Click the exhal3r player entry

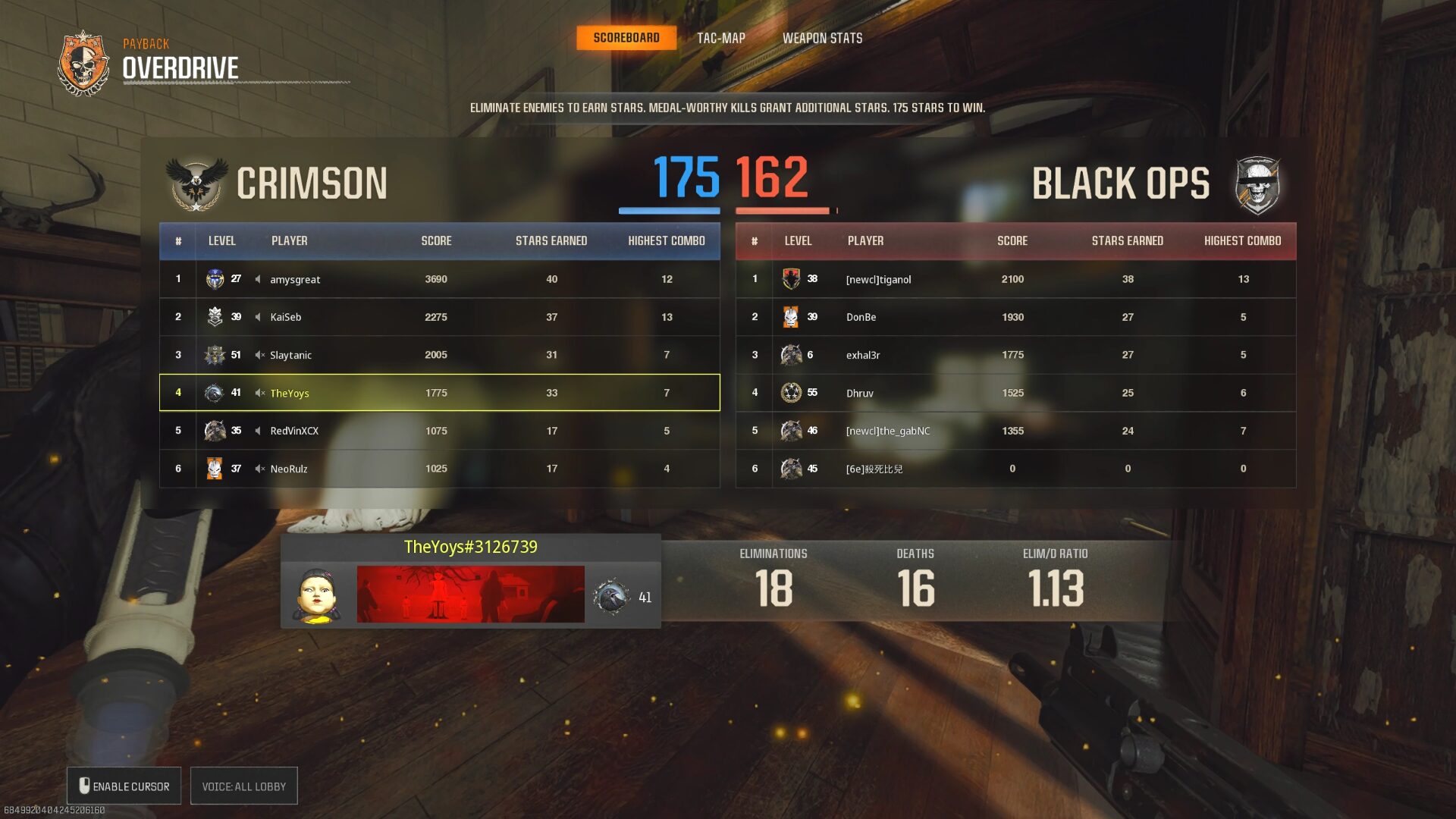coord(1015,355)
